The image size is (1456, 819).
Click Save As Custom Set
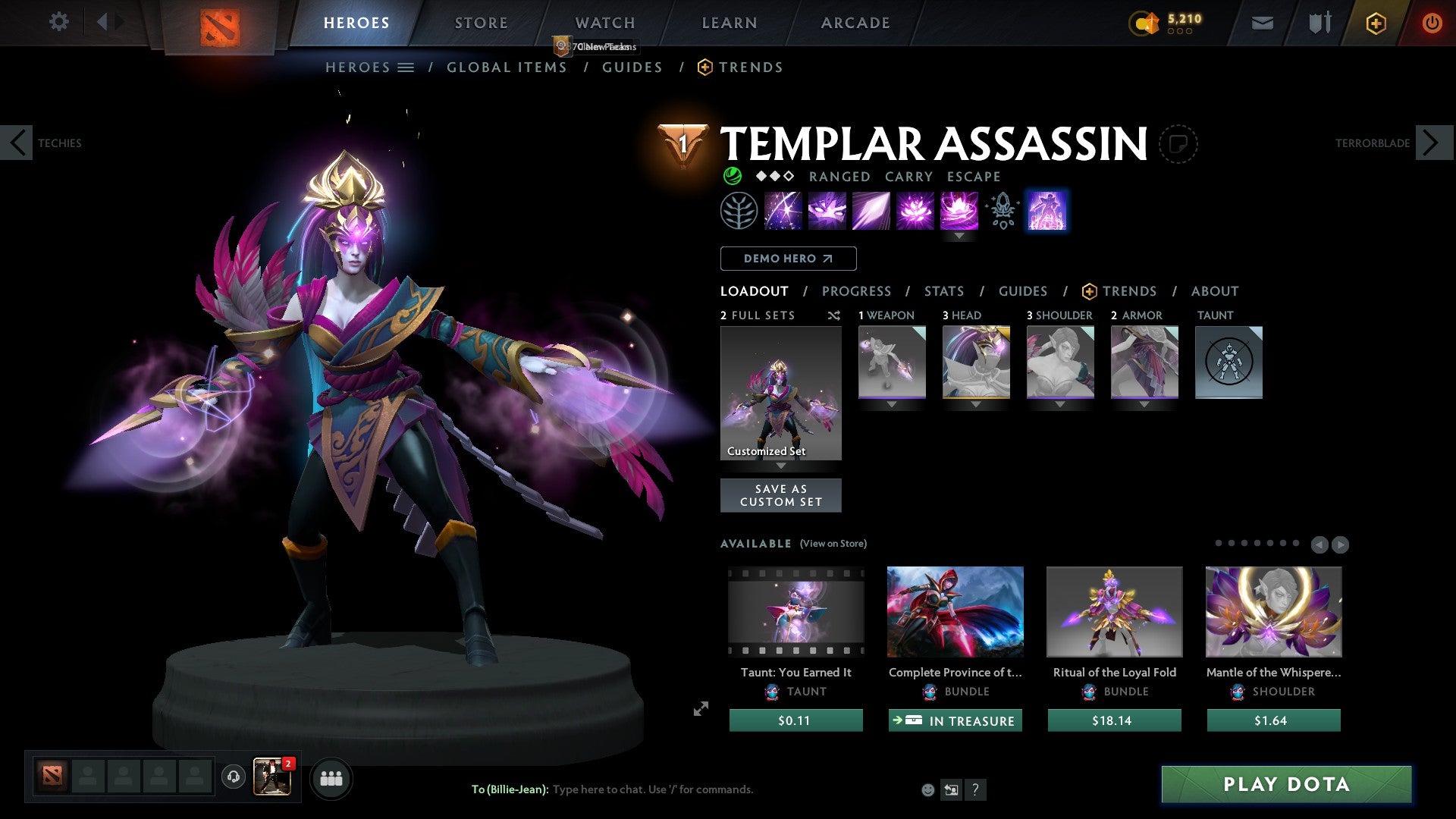click(780, 495)
